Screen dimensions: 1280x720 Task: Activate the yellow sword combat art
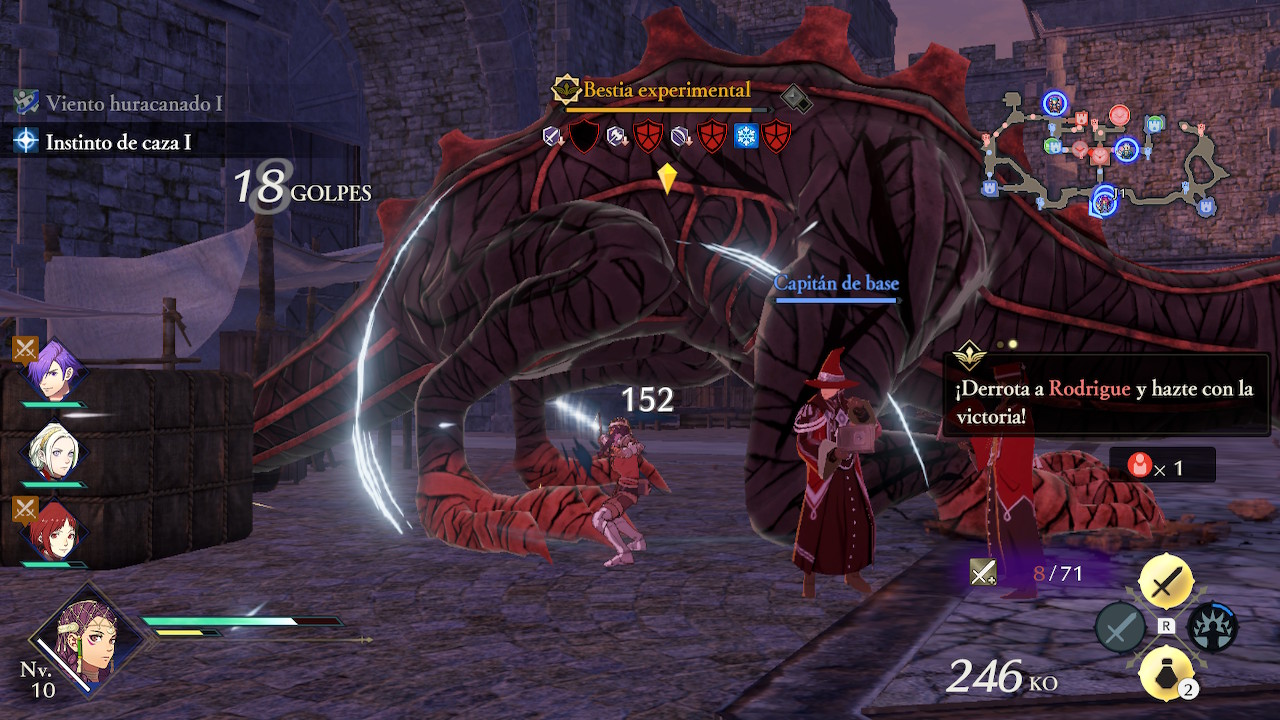pyautogui.click(x=1165, y=581)
